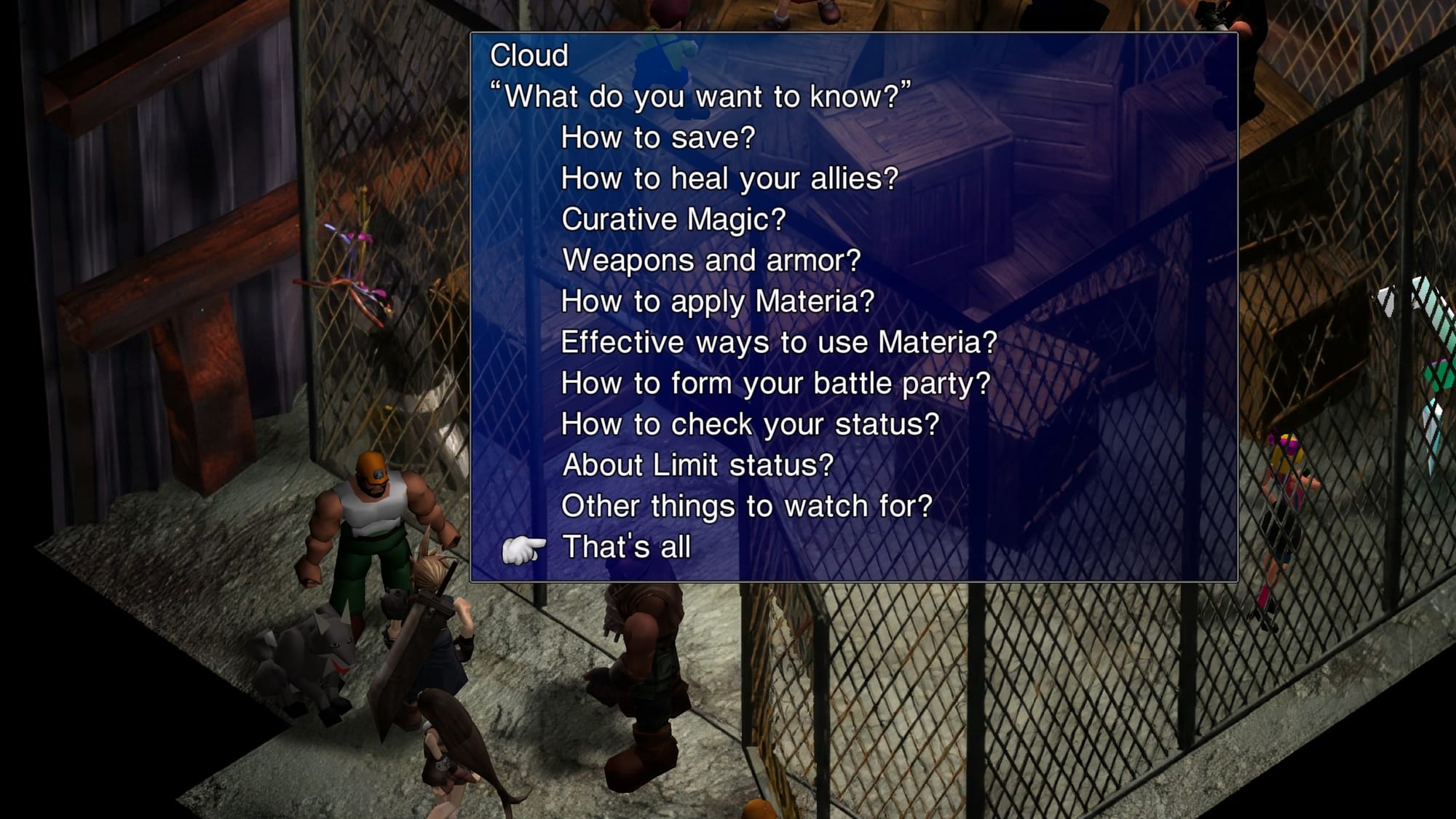
Task: Ask about "Curative Magic?"
Action: click(x=673, y=219)
